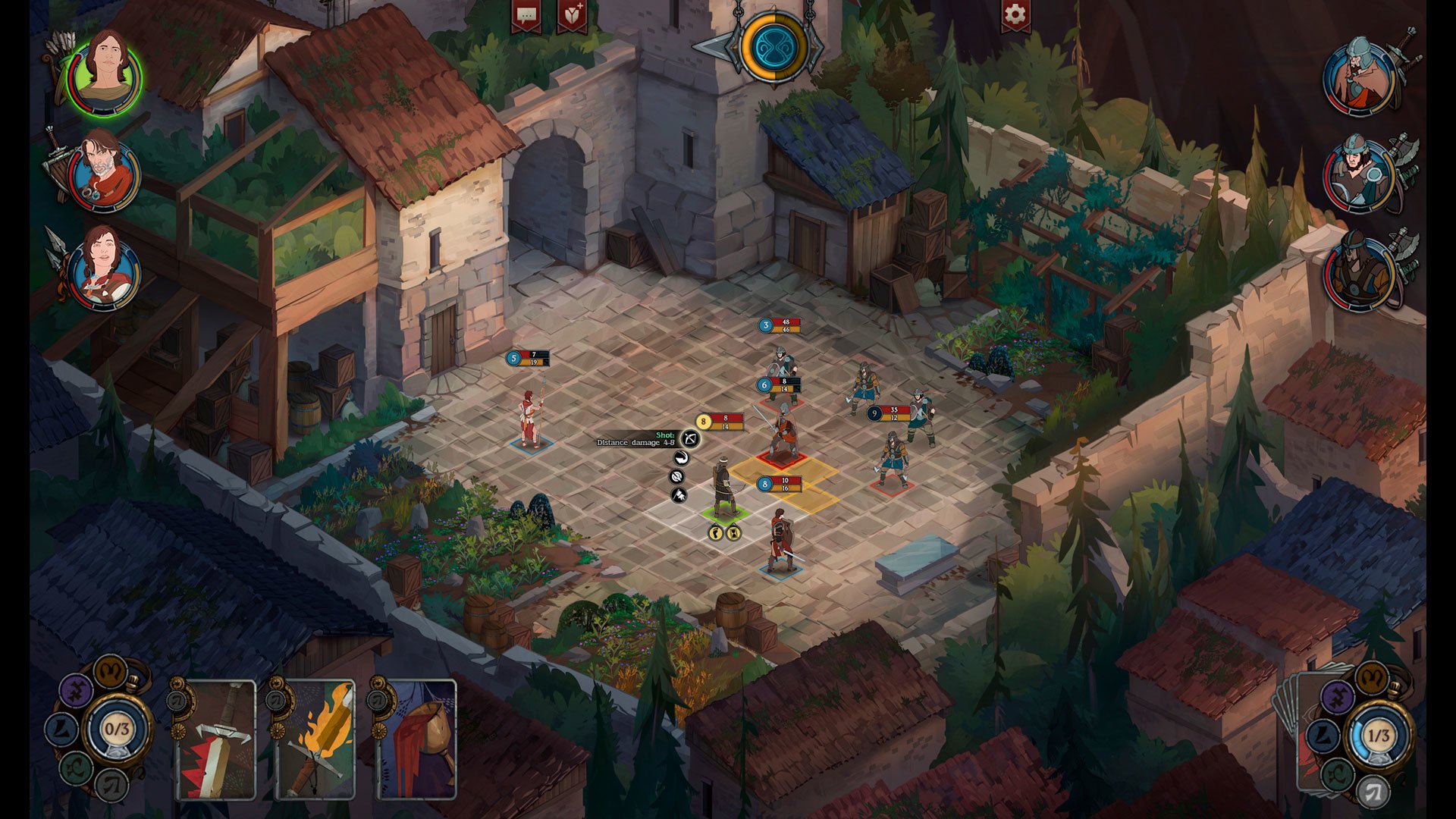Click the crossed-out disabled ability icon
This screenshot has width=1456, height=819.
[677, 476]
